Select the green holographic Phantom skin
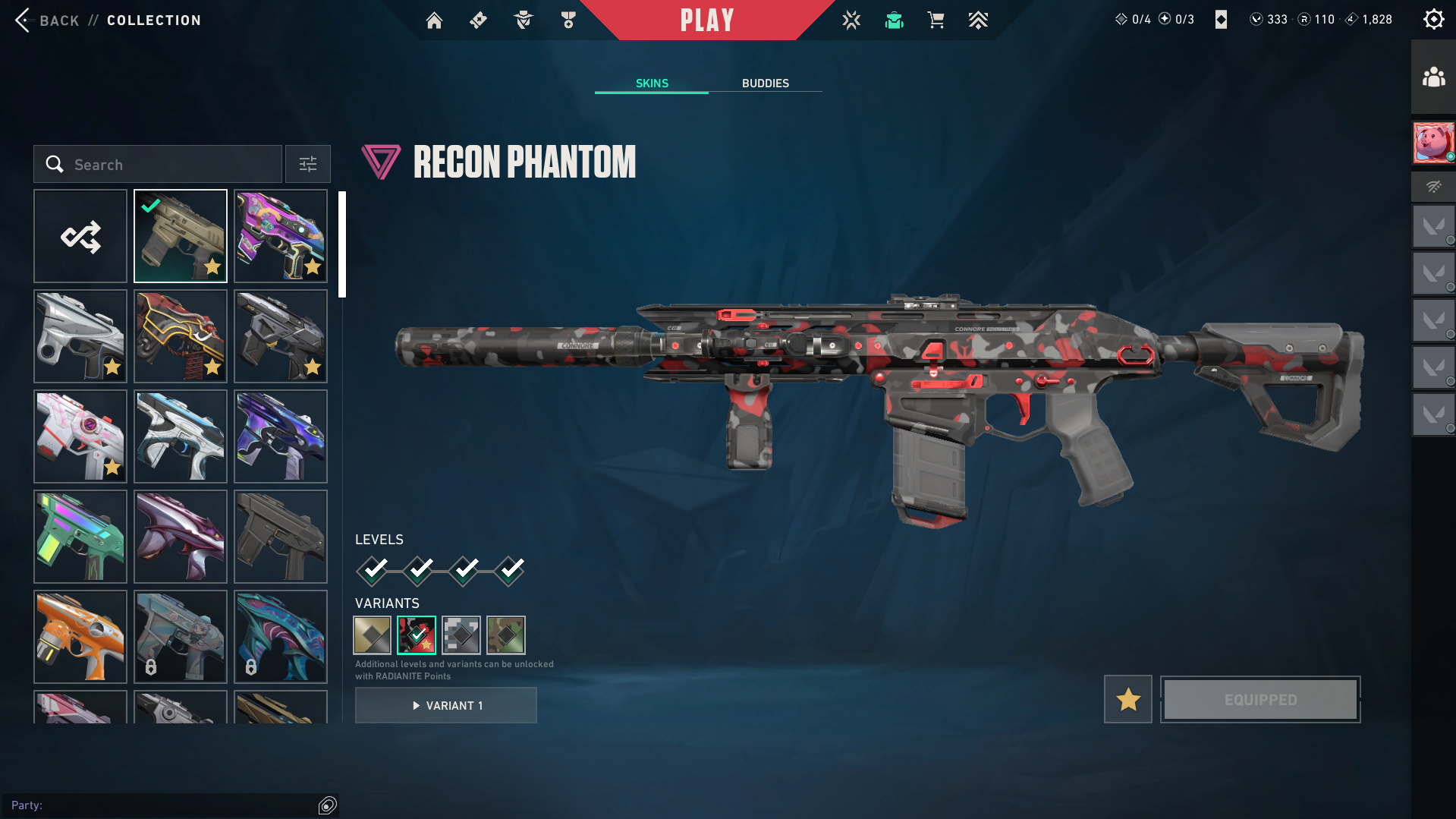 [80, 537]
